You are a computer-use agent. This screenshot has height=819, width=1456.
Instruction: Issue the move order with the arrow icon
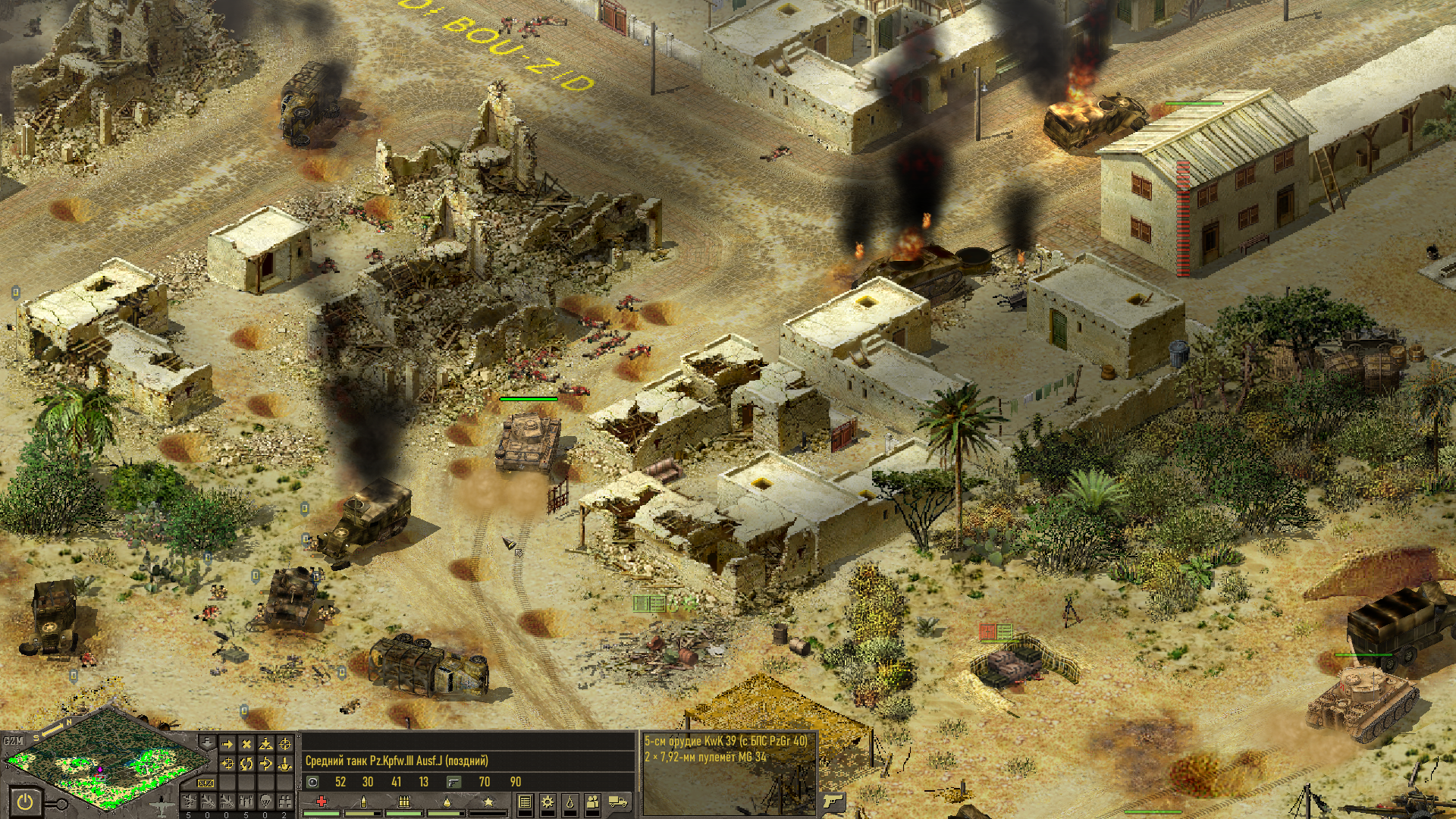[x=227, y=745]
